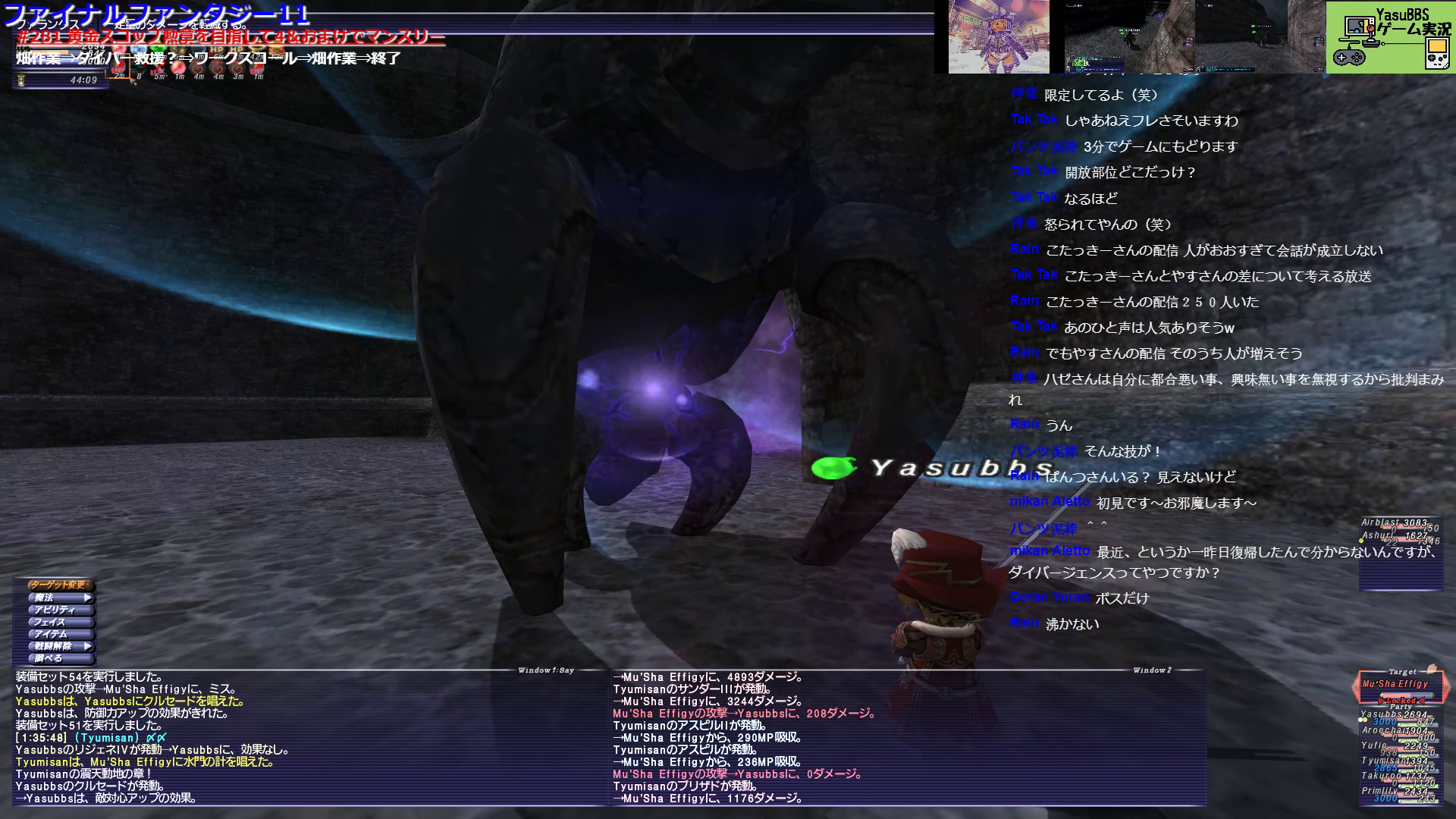This screenshot has width=1456, height=819.
Task: Choose 調べる to examine the target
Action: pyautogui.click(x=60, y=658)
